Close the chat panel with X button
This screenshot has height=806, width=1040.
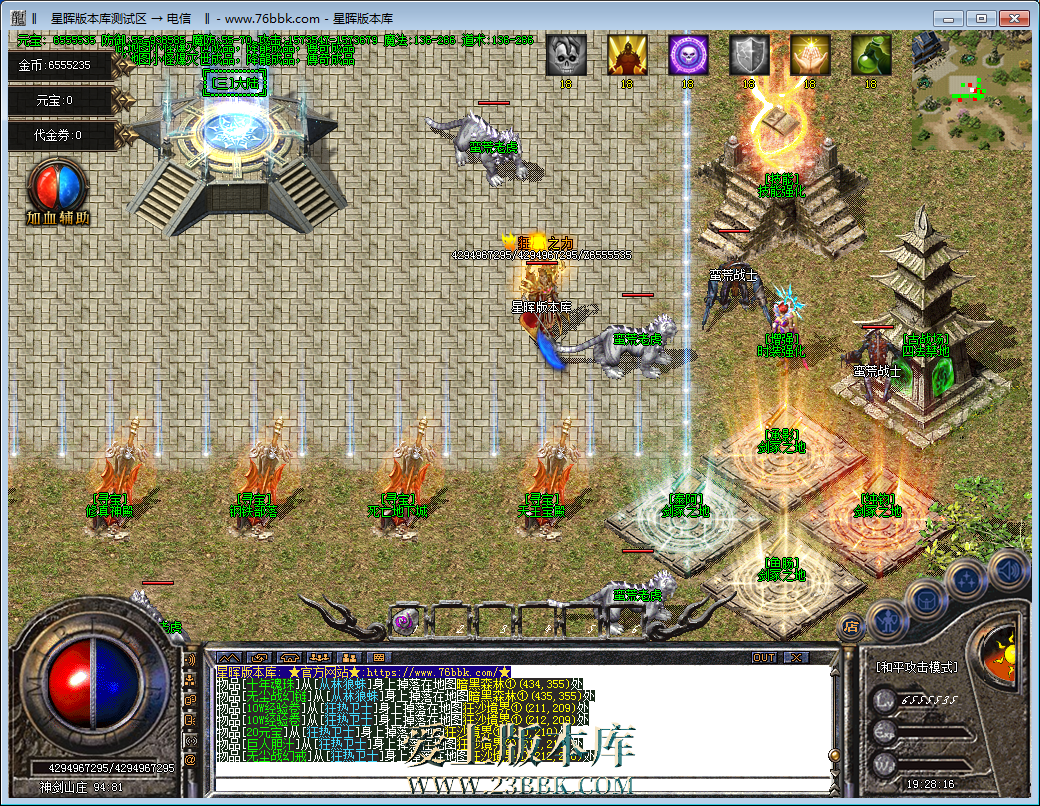click(x=796, y=658)
